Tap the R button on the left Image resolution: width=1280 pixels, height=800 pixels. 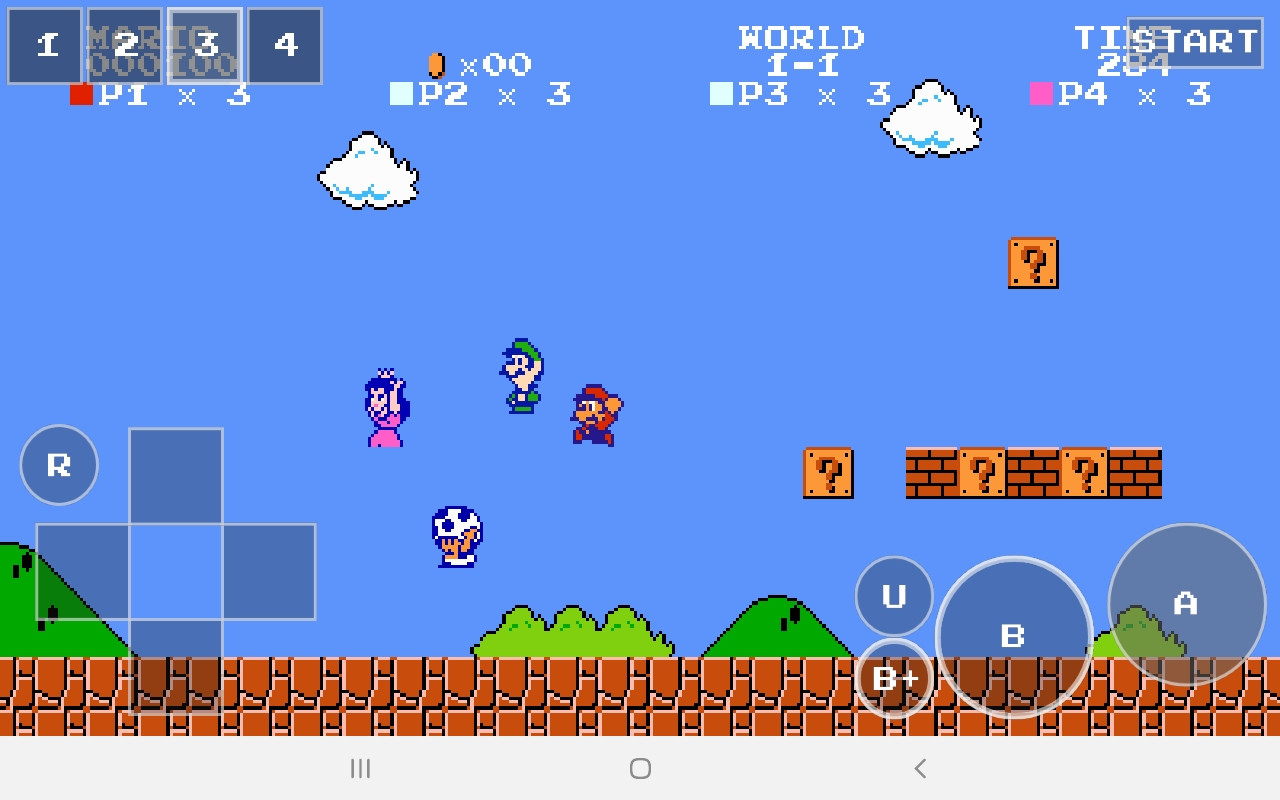(x=58, y=463)
